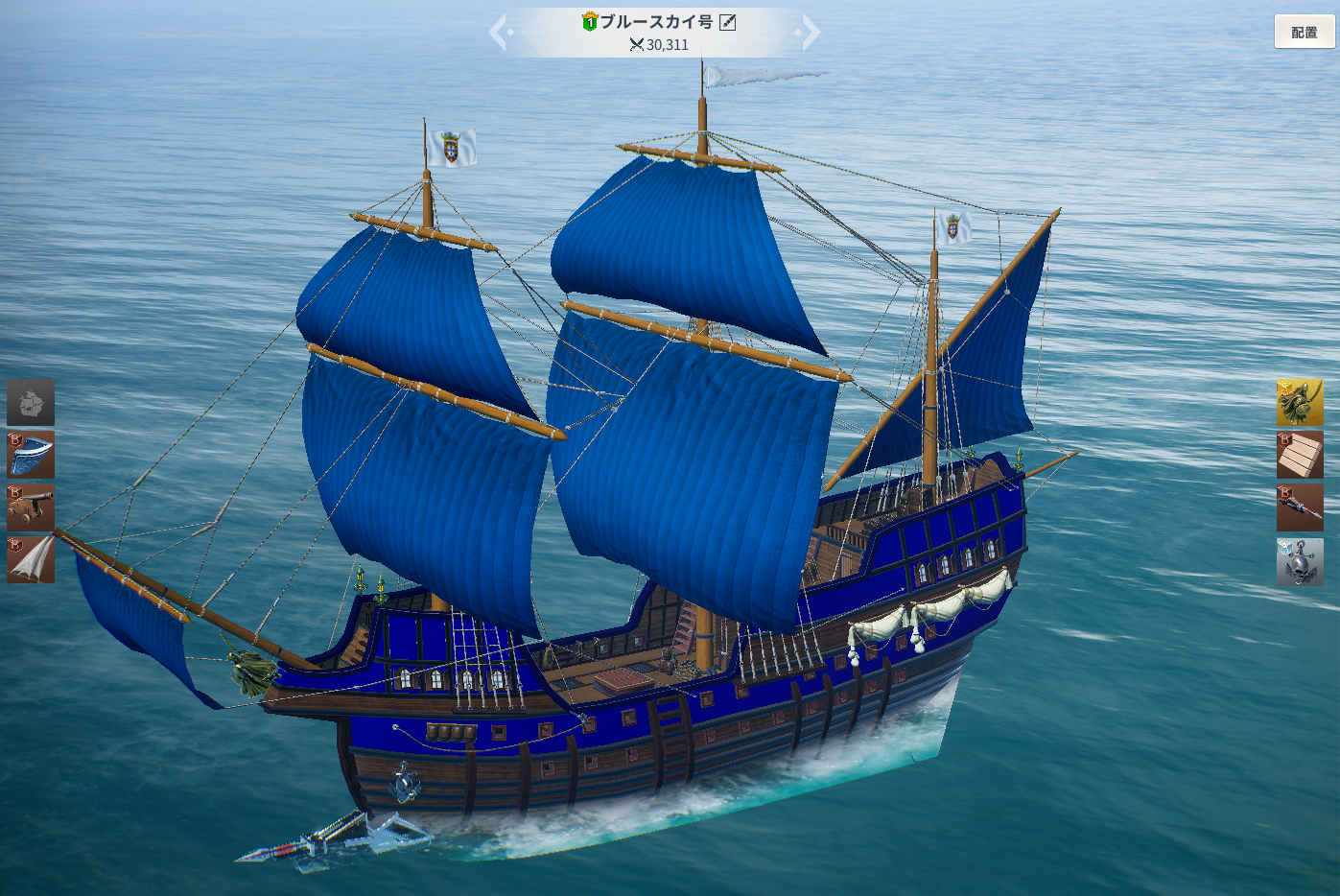Open the silver skull anchor slot
This screenshot has width=1340, height=896.
coord(1300,561)
